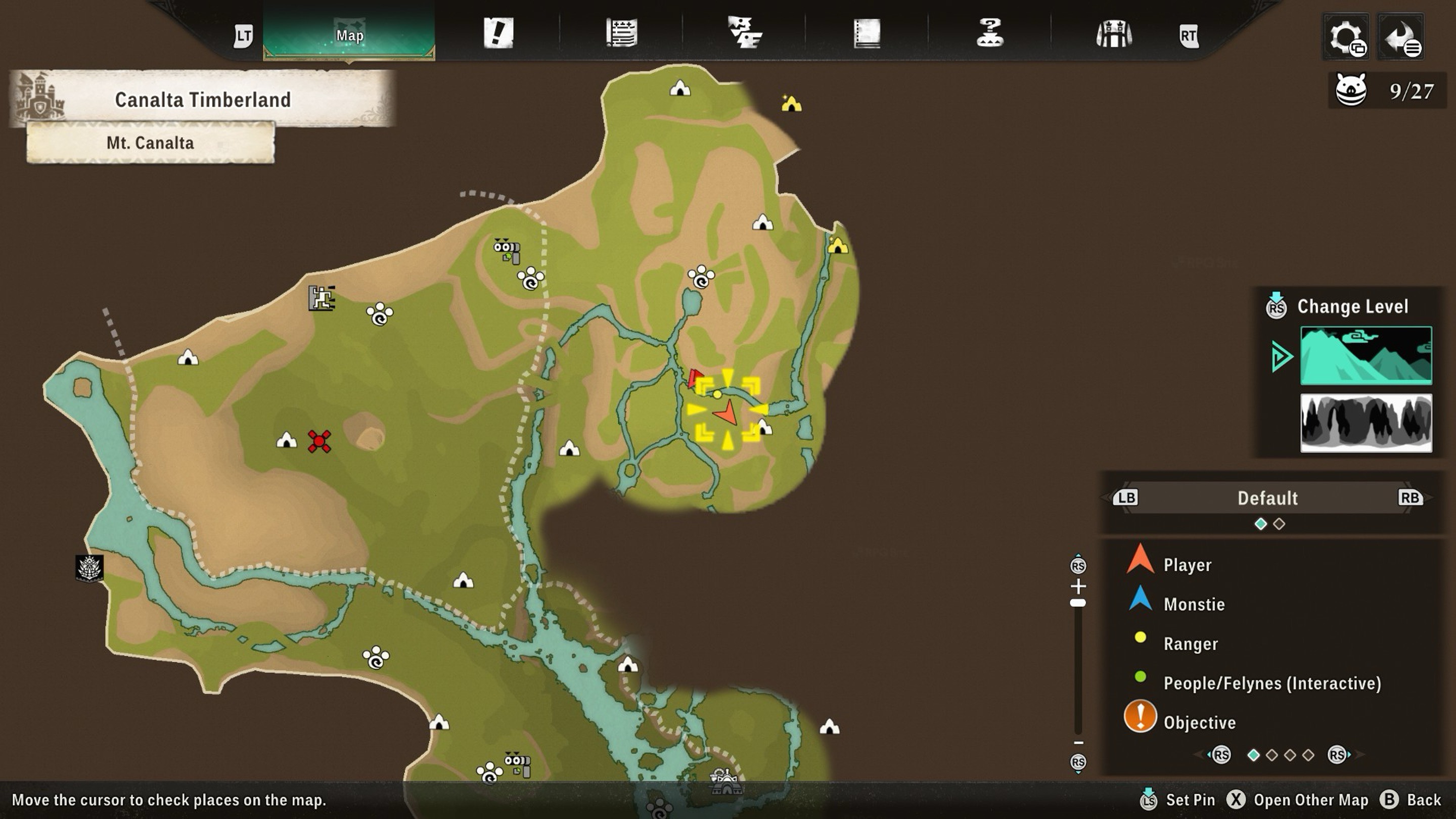Adjust the map zoom slider handle

(x=1078, y=603)
